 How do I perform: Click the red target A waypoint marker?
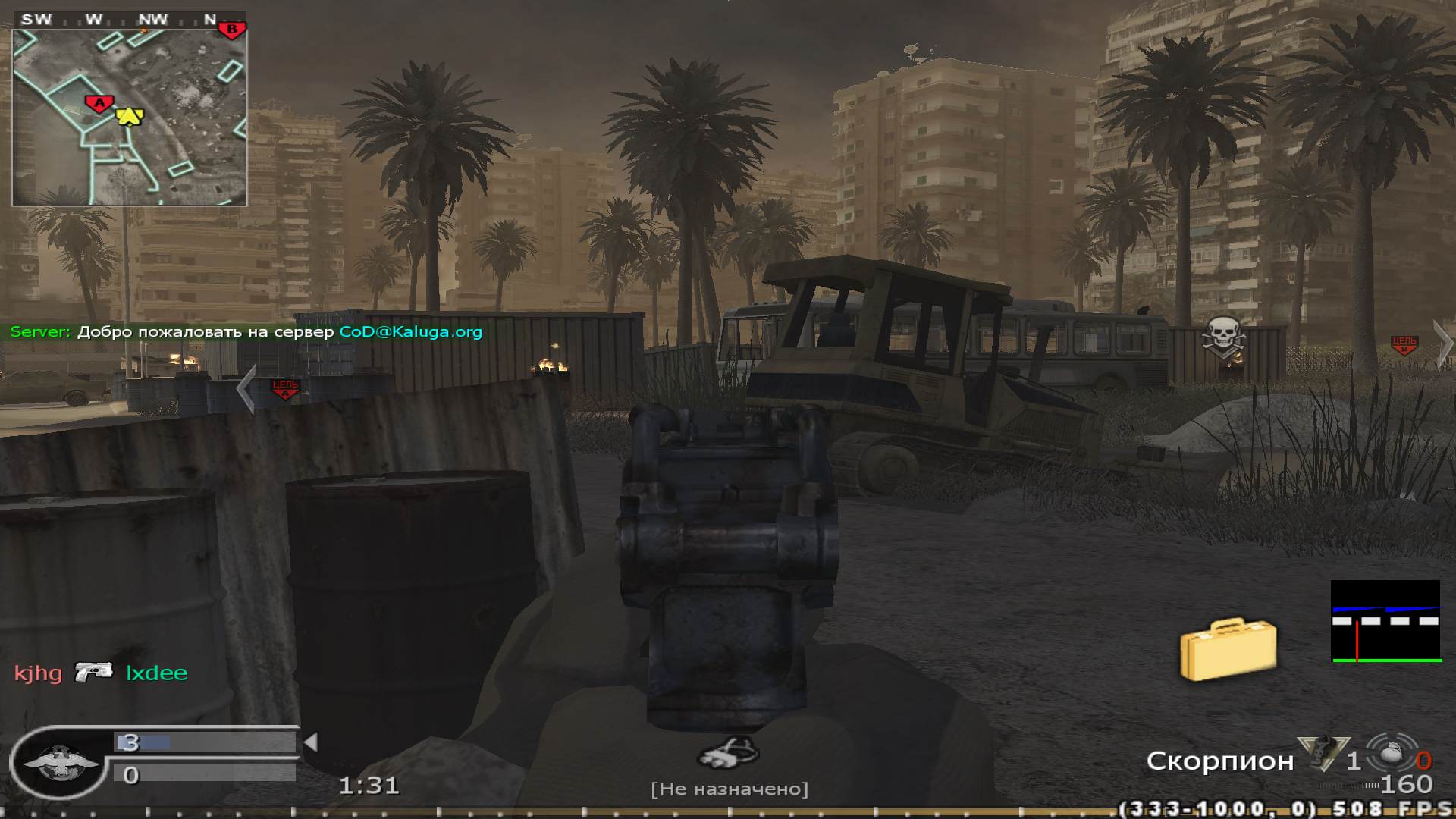coord(285,388)
